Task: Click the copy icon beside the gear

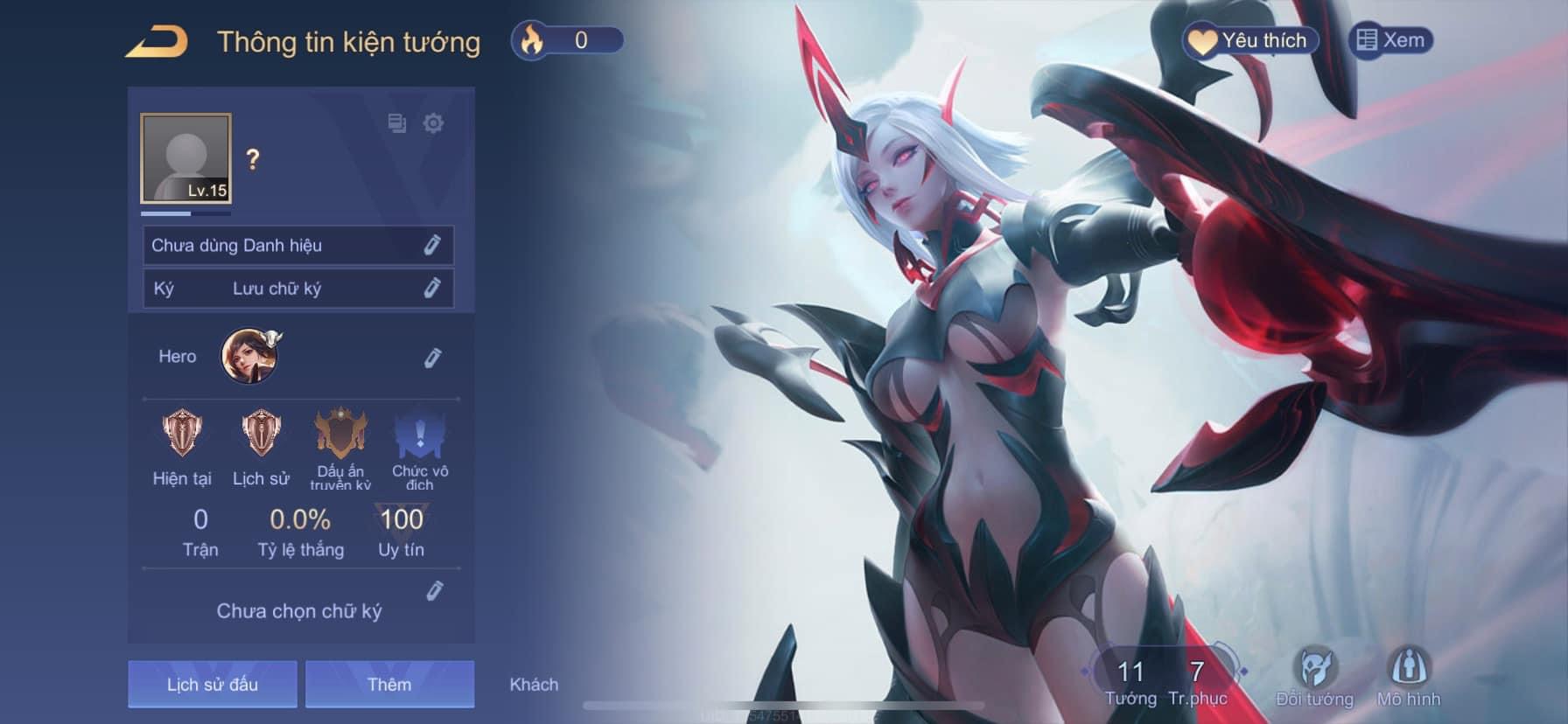Action: 396,123
